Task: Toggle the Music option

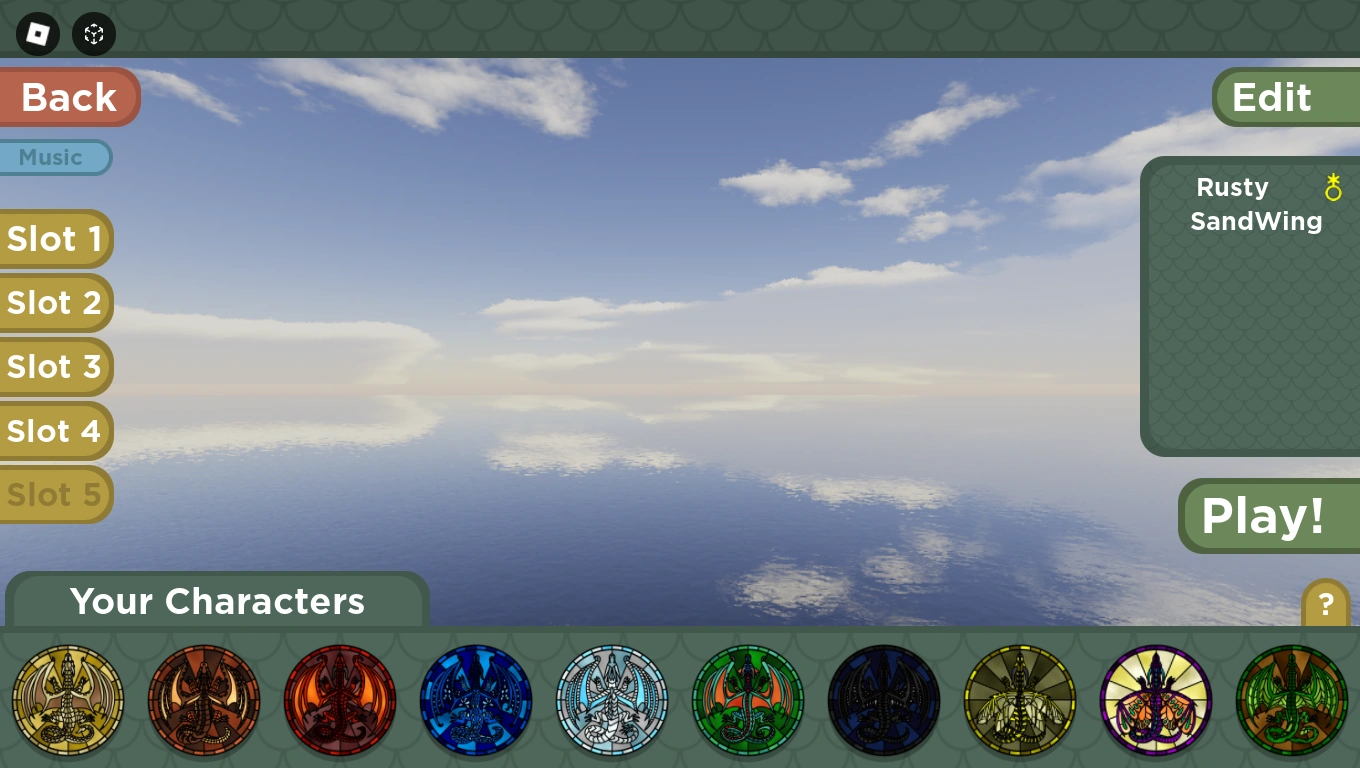Action: pyautogui.click(x=50, y=157)
